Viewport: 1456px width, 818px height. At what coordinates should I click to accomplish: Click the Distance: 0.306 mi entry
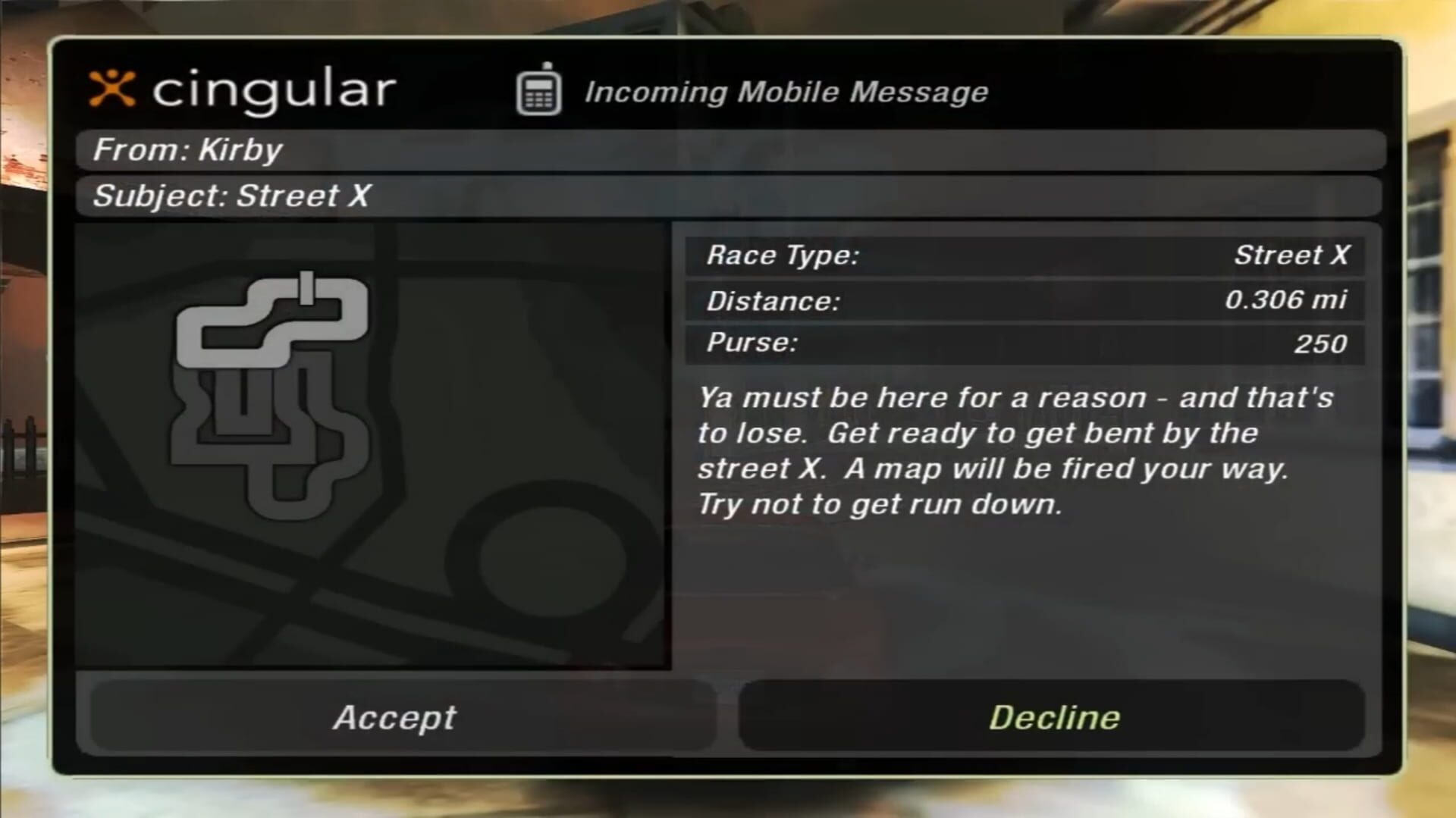click(x=1024, y=300)
